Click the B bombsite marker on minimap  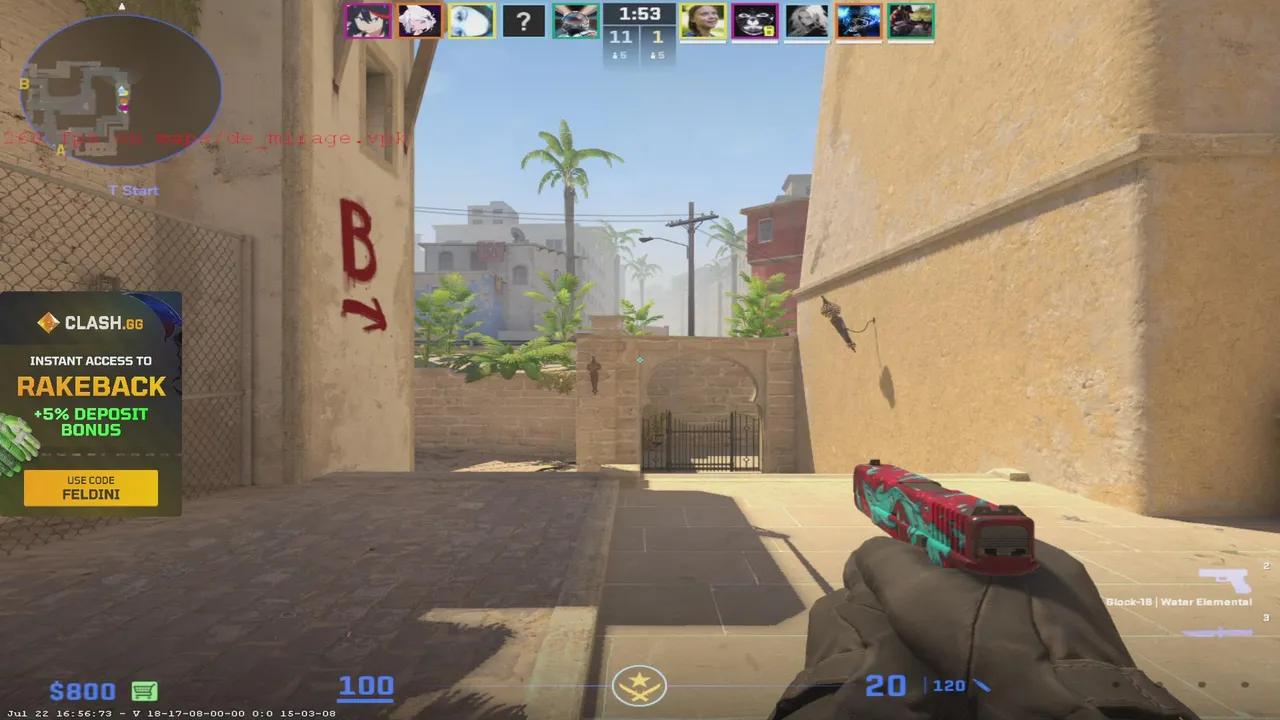[x=23, y=84]
